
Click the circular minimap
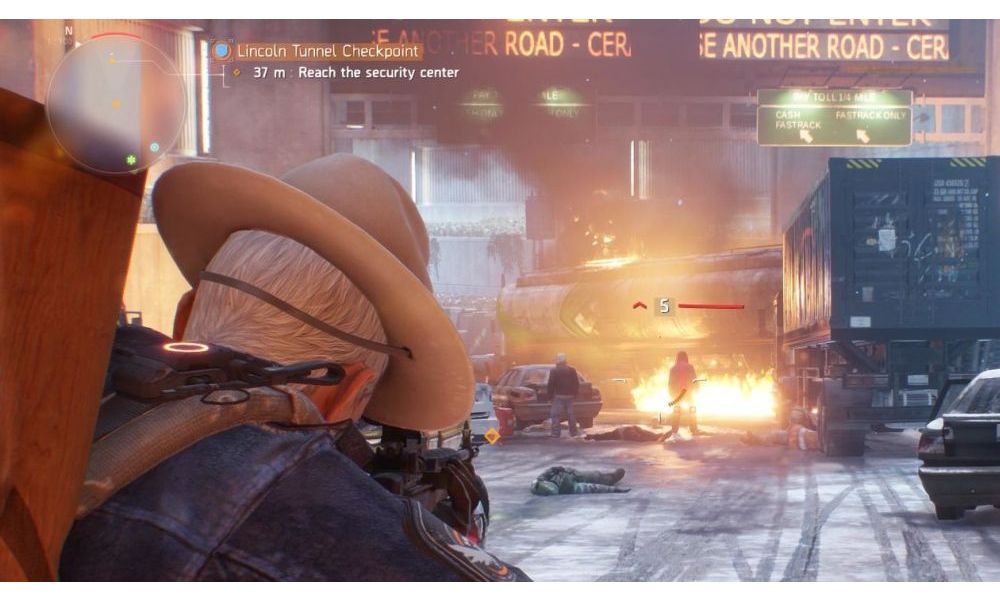(116, 103)
